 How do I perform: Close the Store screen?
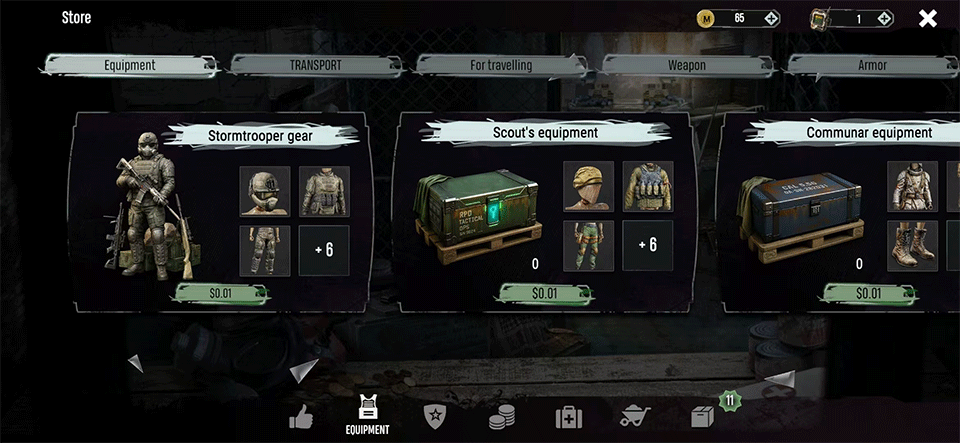point(928,18)
